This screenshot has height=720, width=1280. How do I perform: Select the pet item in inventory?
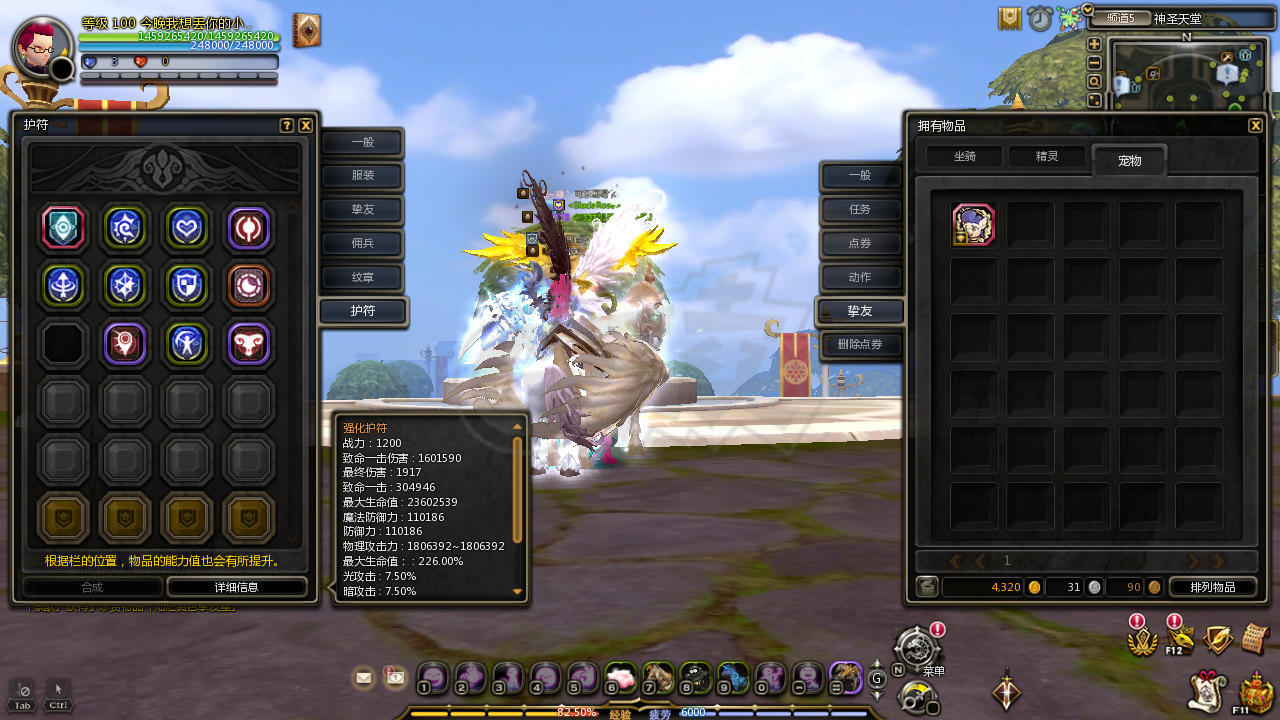point(973,225)
